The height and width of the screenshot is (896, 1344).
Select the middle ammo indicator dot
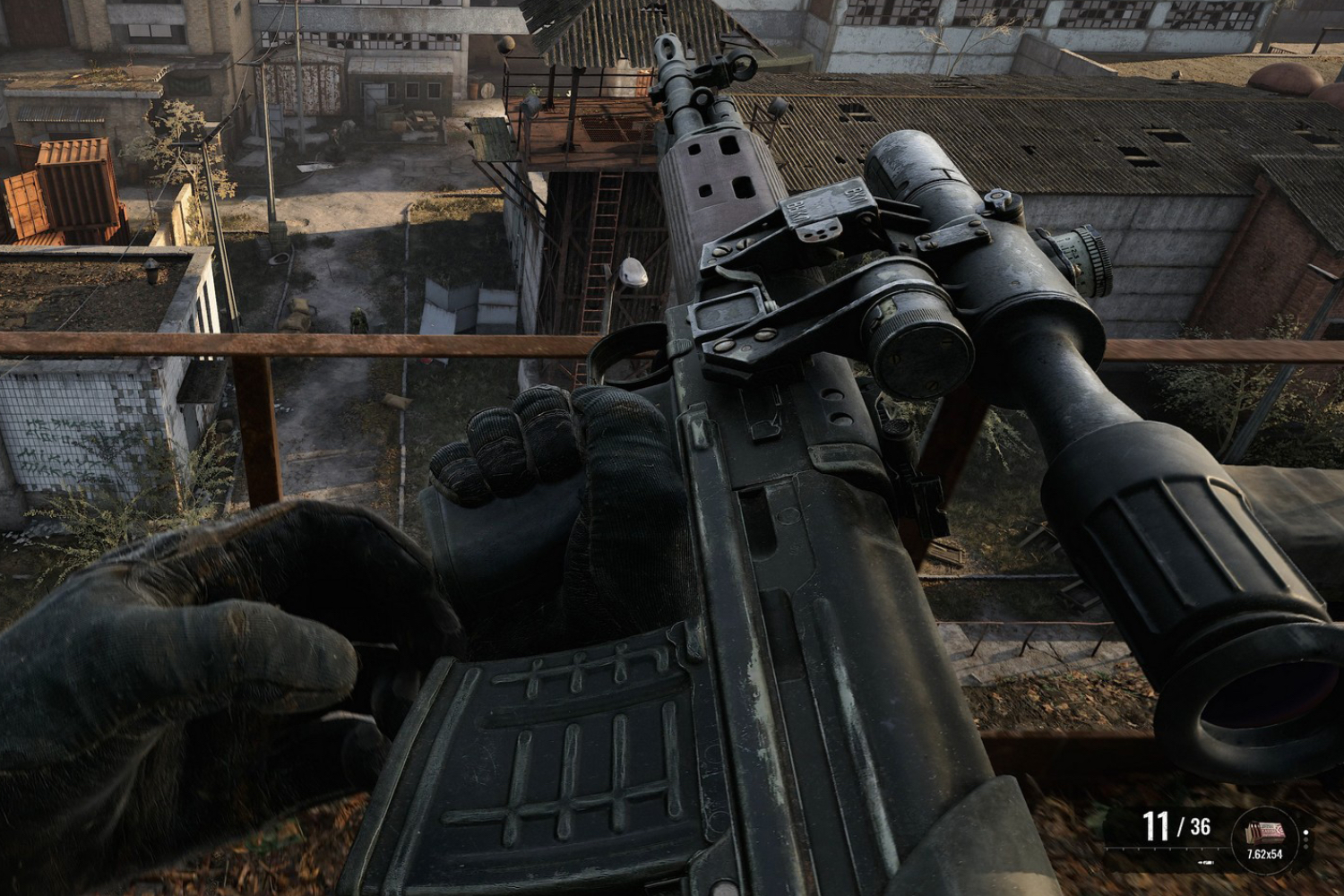coord(1305,840)
